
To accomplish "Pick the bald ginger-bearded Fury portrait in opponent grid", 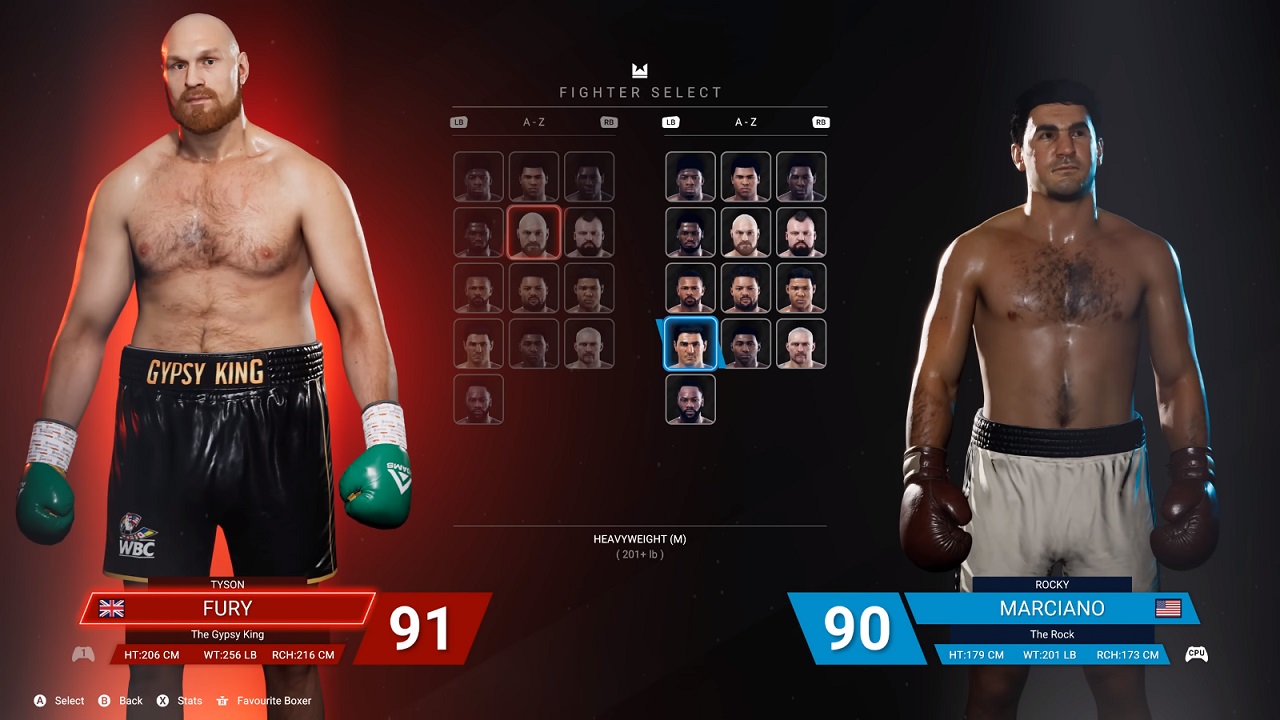I will pos(746,232).
